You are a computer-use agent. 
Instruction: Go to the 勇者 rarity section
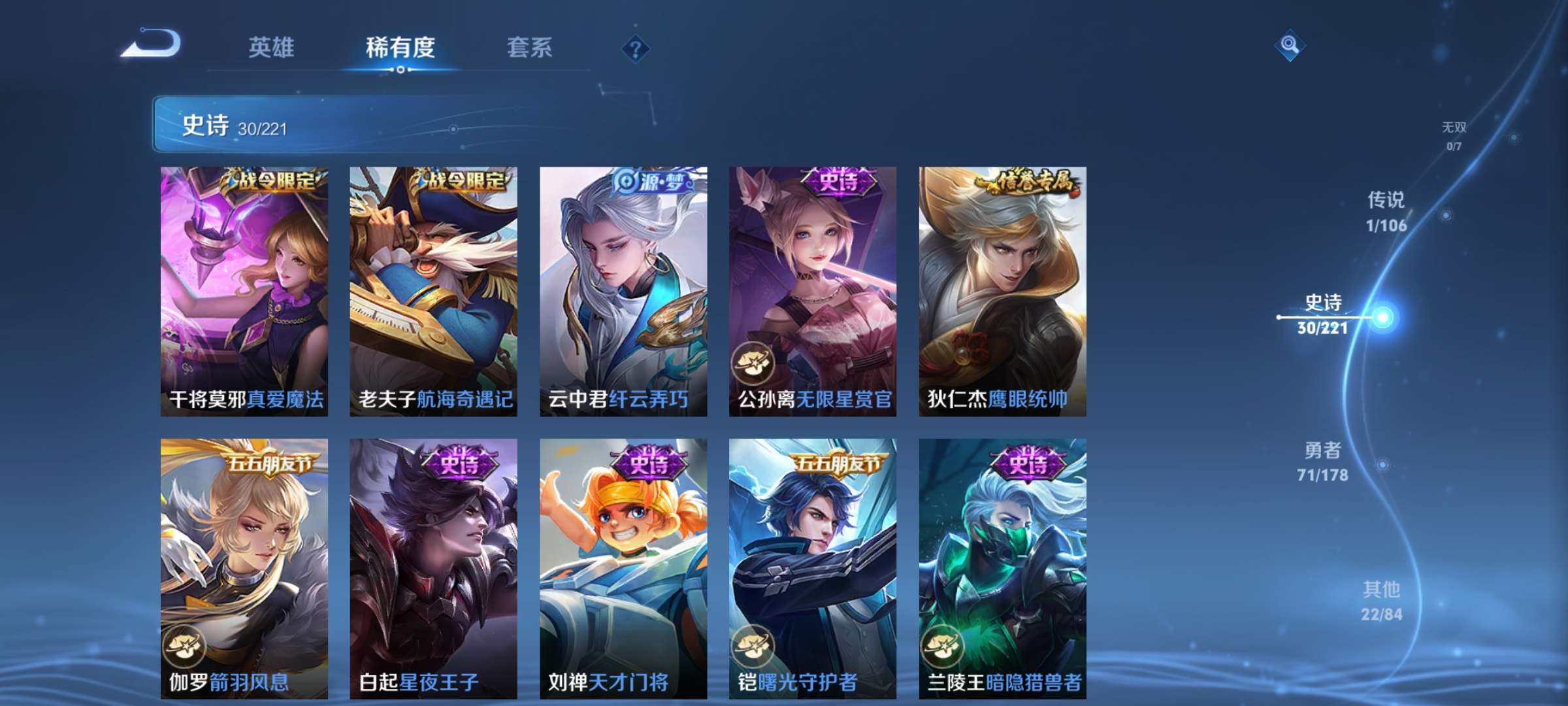1323,462
